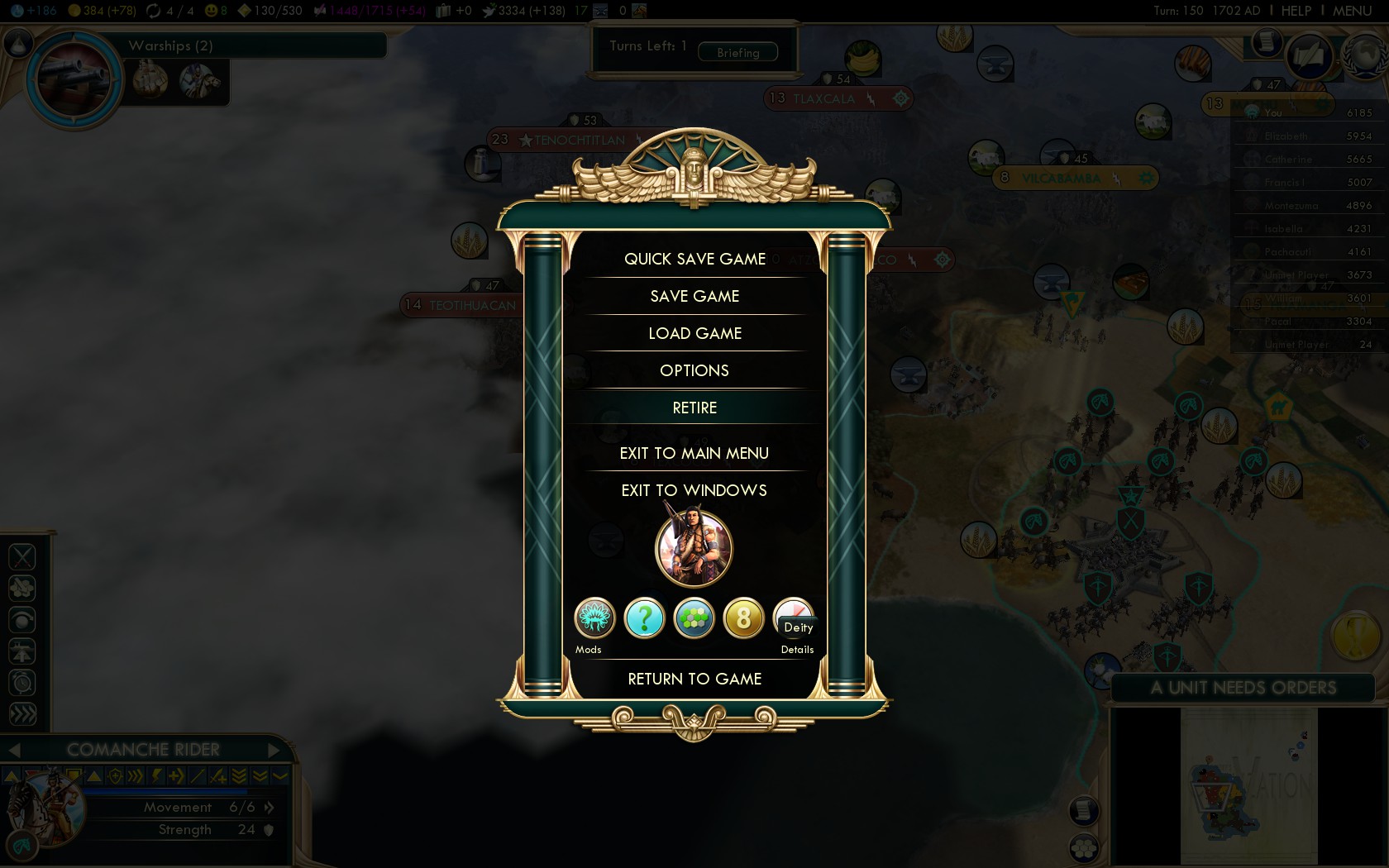Open the Save Game screen
The height and width of the screenshot is (868, 1389).
click(x=694, y=297)
